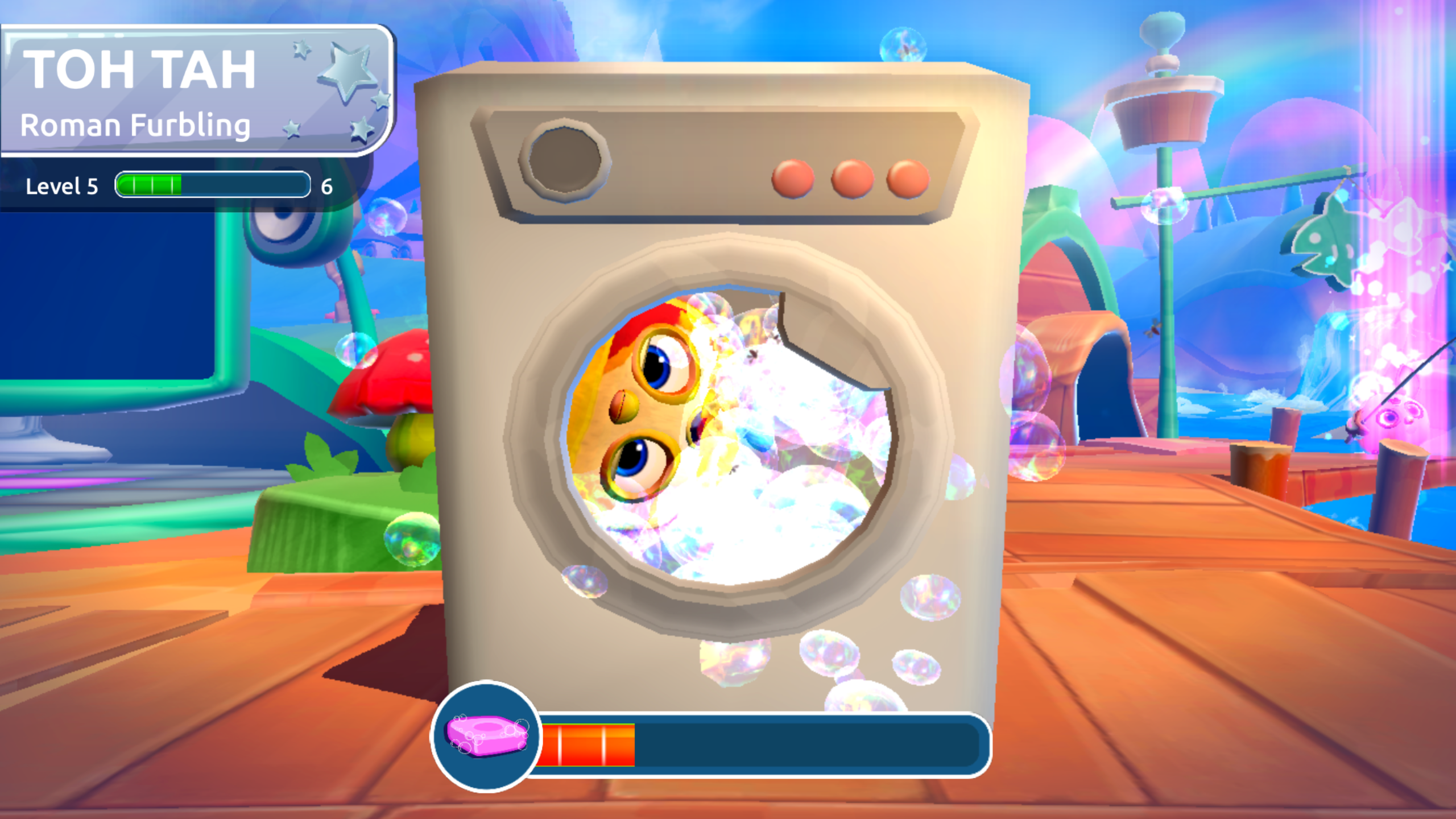Click the experience counter showing 6

pyautogui.click(x=326, y=185)
